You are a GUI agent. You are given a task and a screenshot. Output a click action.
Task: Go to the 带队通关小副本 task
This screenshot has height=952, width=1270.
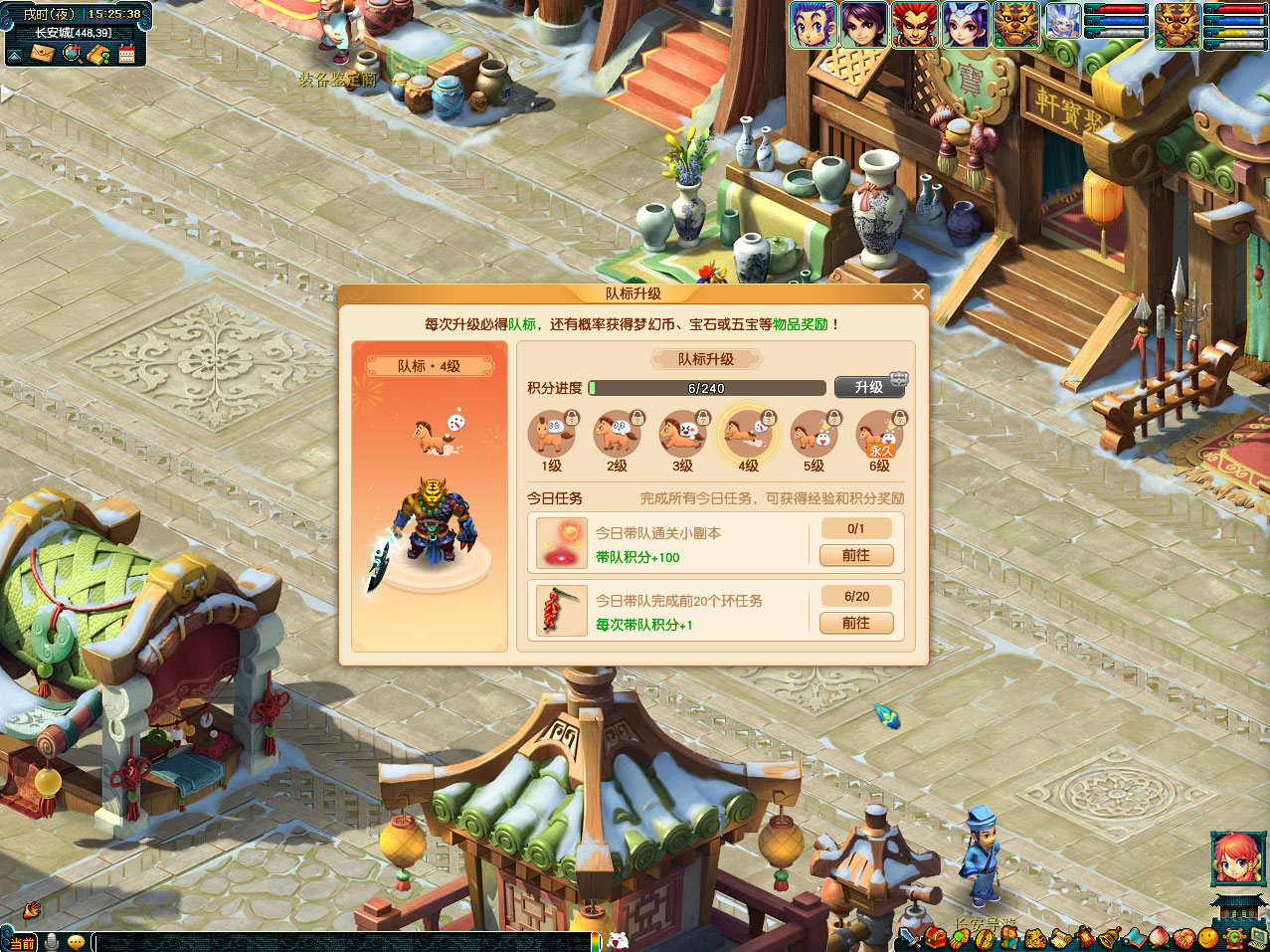pos(855,555)
